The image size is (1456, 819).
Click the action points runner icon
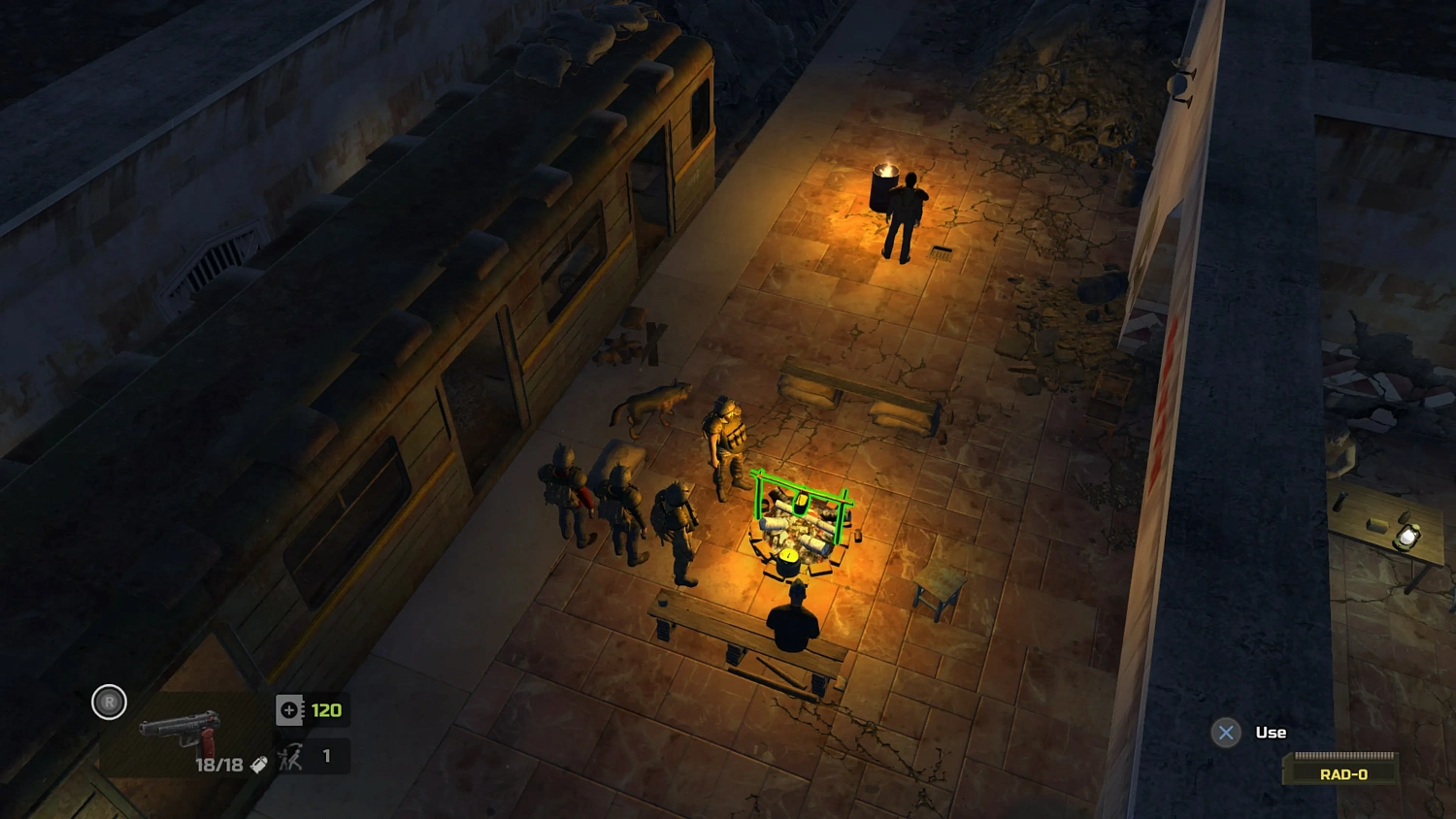290,756
